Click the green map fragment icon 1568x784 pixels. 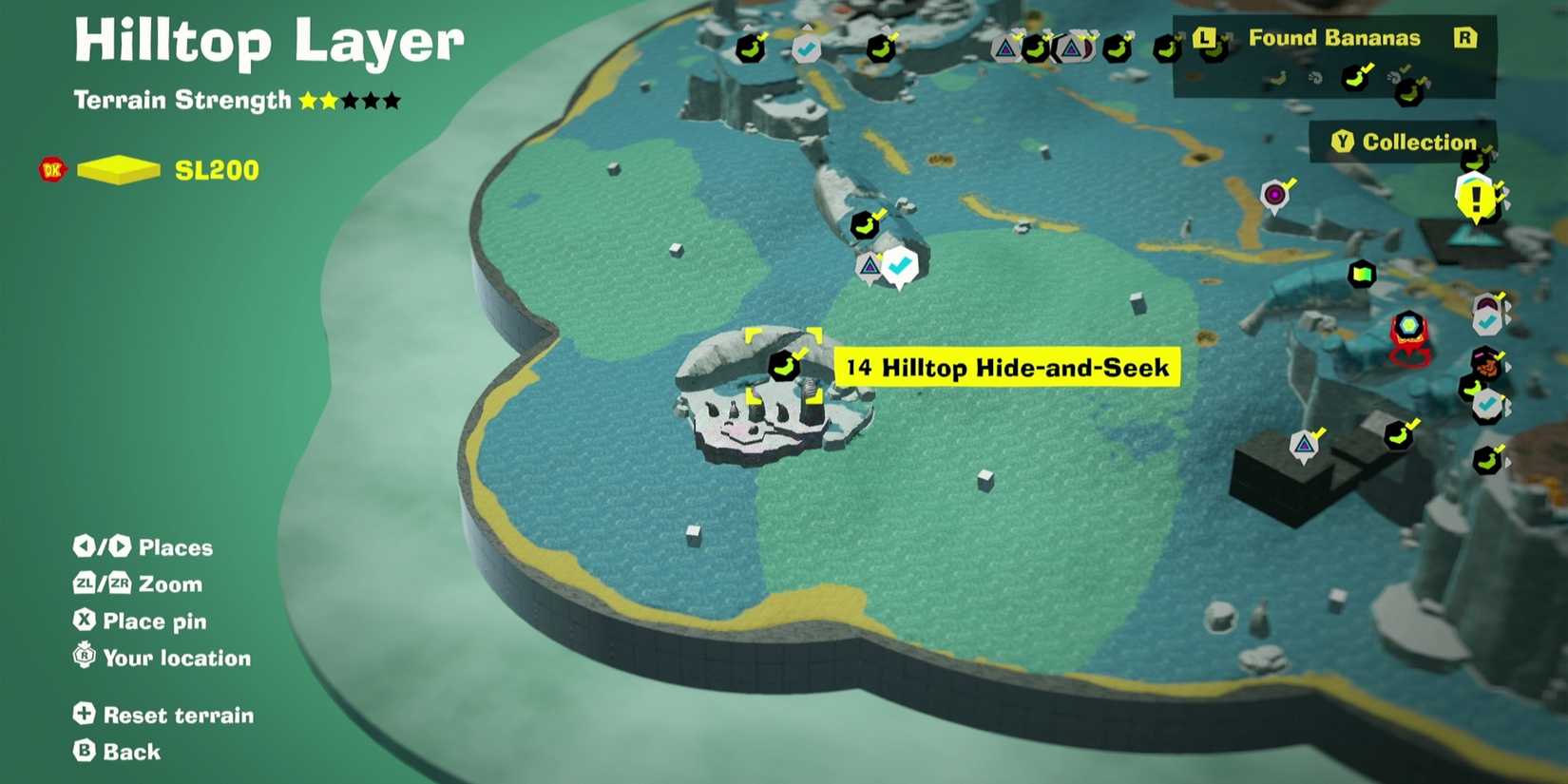[1361, 274]
